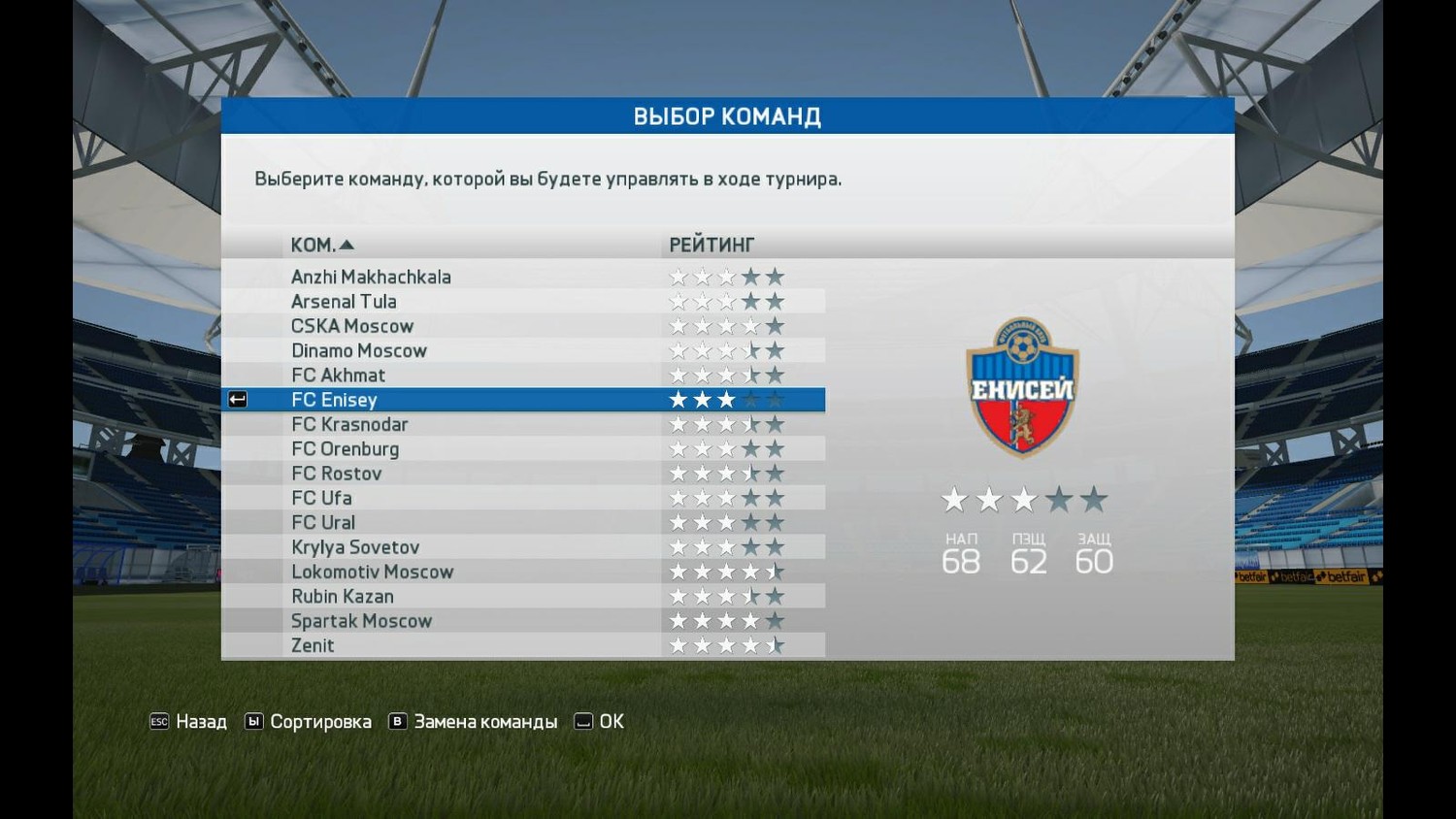Image resolution: width=1456 pixels, height=819 pixels.
Task: Choose FC Akhmat from the teams
Action: coord(338,376)
